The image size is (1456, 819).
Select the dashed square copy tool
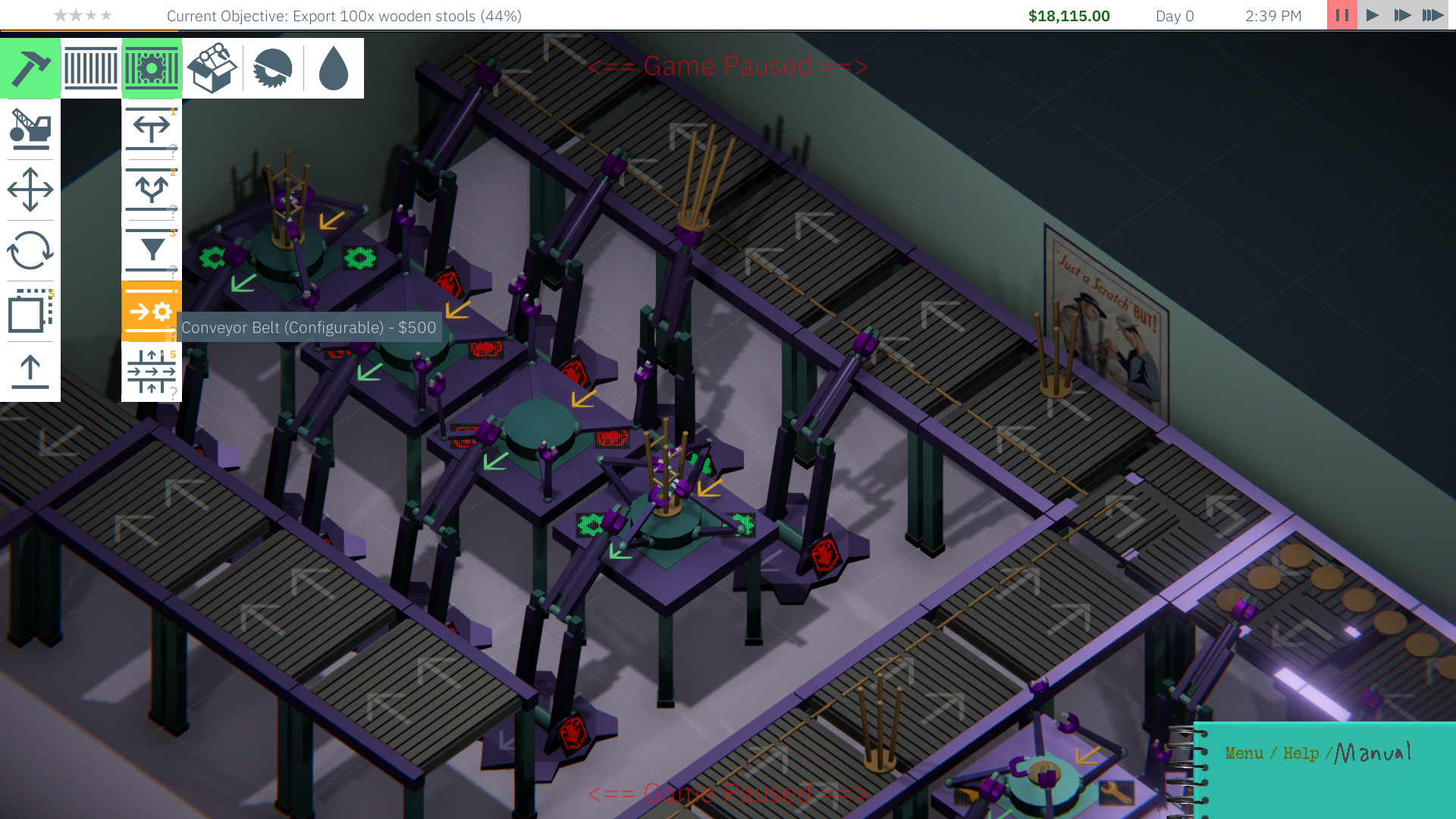(x=30, y=311)
